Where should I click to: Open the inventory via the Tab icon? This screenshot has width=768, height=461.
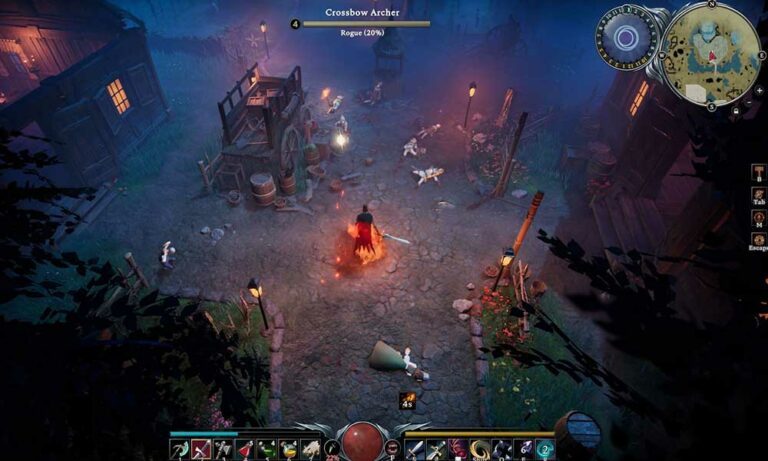(758, 194)
